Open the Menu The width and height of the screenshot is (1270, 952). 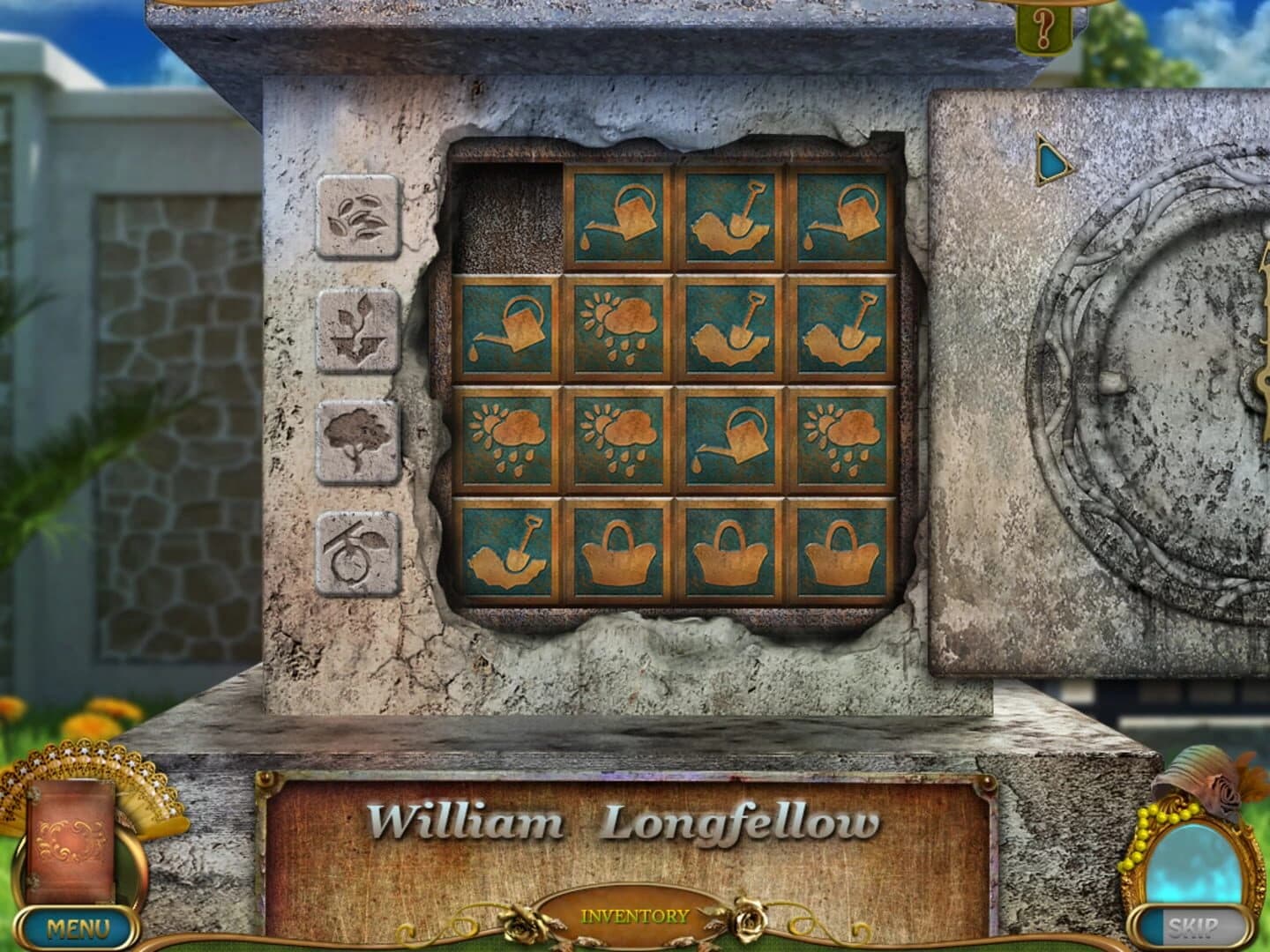click(78, 928)
